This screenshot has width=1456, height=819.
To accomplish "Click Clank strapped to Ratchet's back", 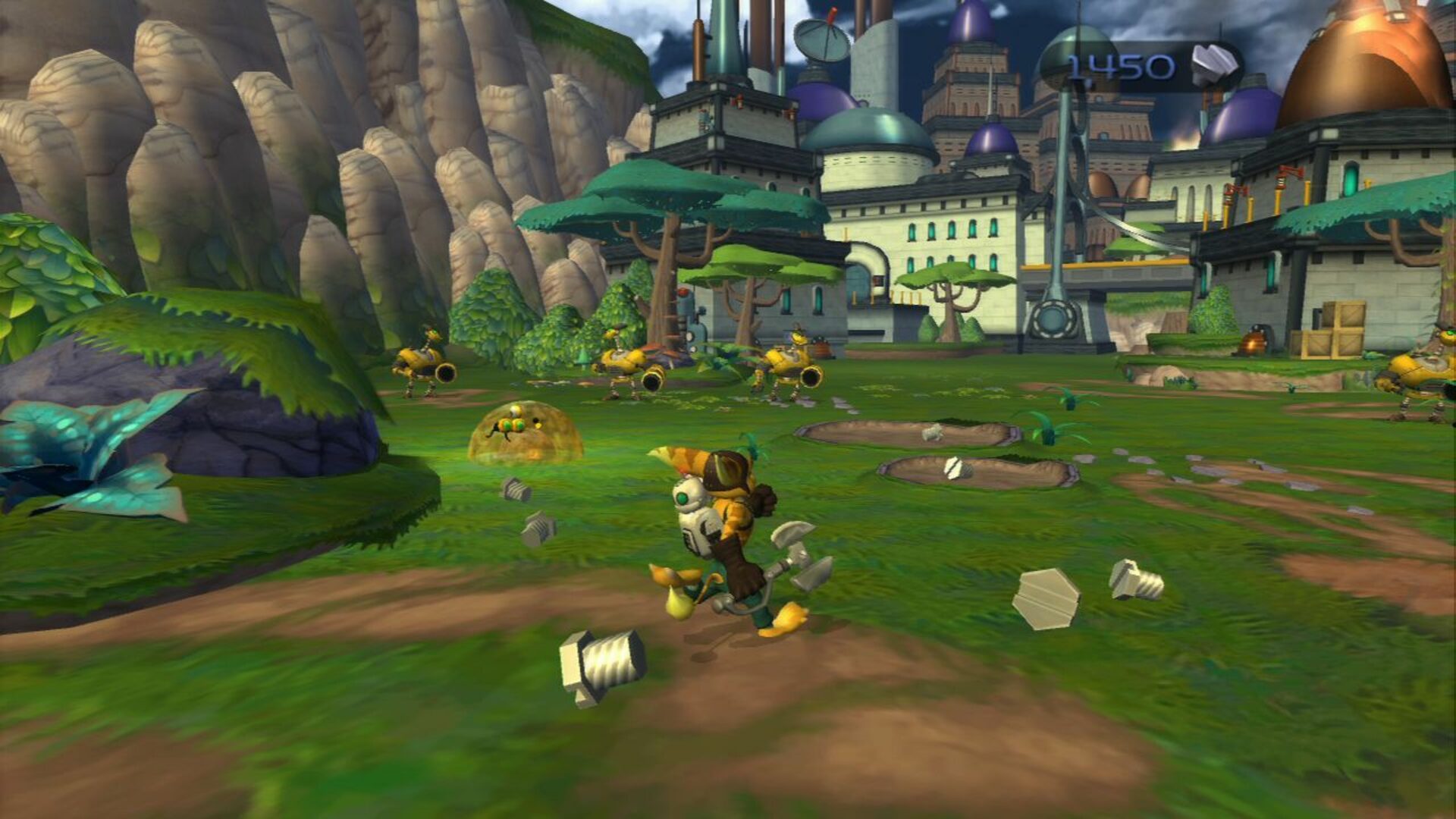I will coord(694,516).
